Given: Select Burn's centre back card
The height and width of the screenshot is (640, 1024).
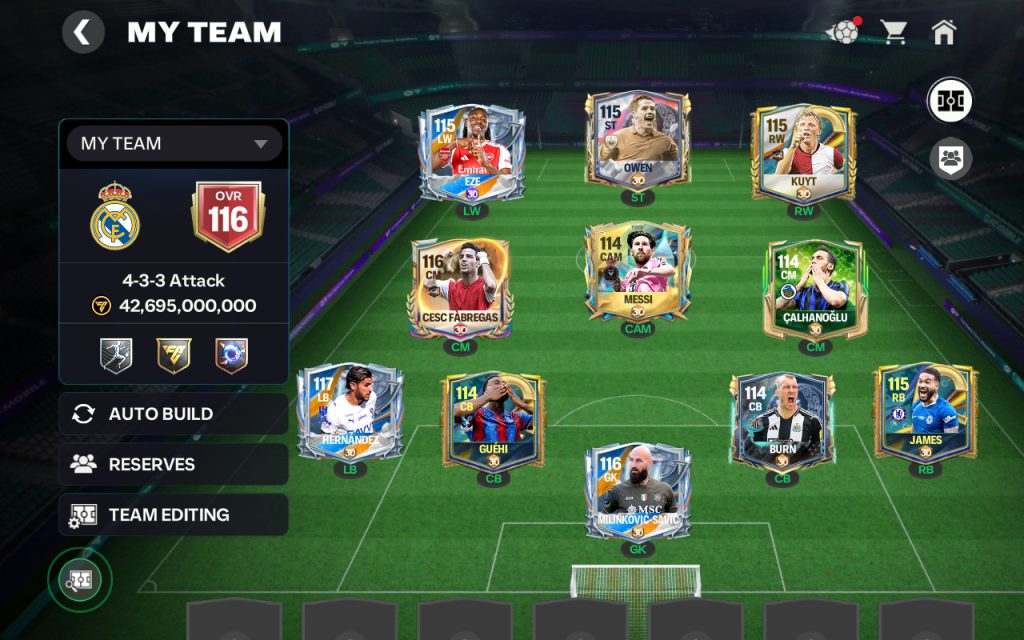Looking at the screenshot, I should tap(781, 421).
